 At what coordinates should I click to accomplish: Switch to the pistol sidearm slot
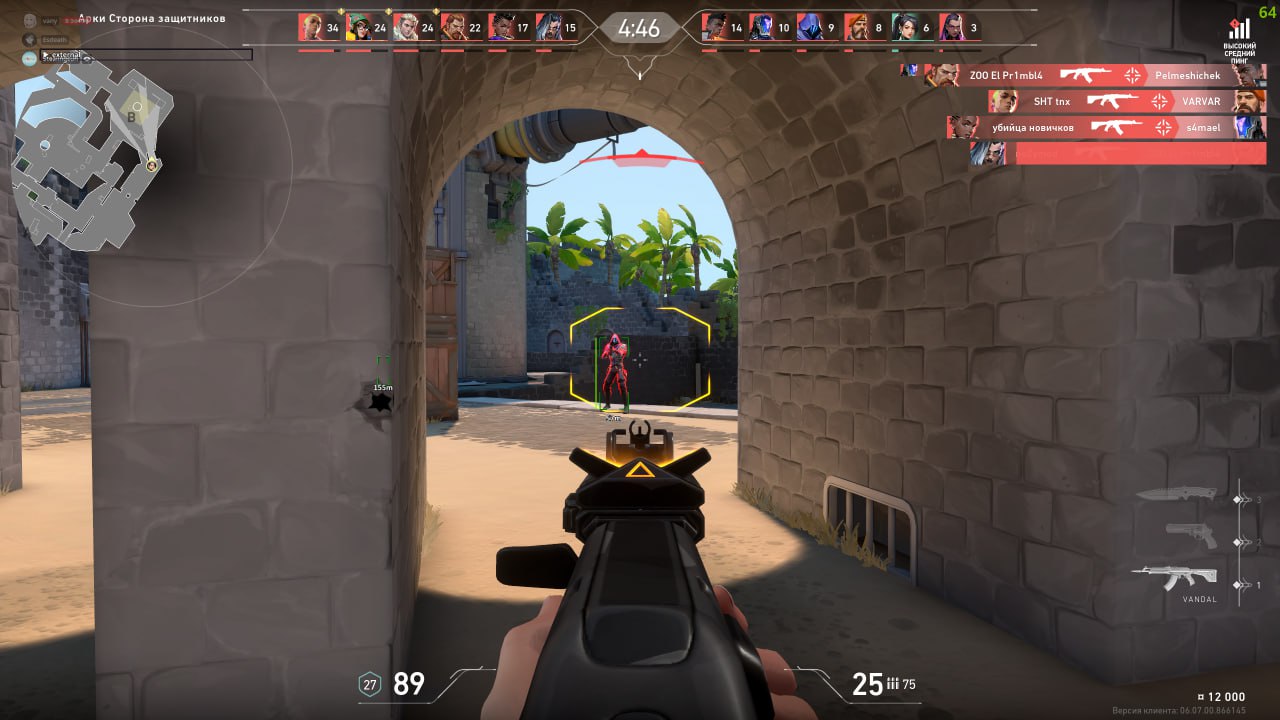click(x=1191, y=535)
